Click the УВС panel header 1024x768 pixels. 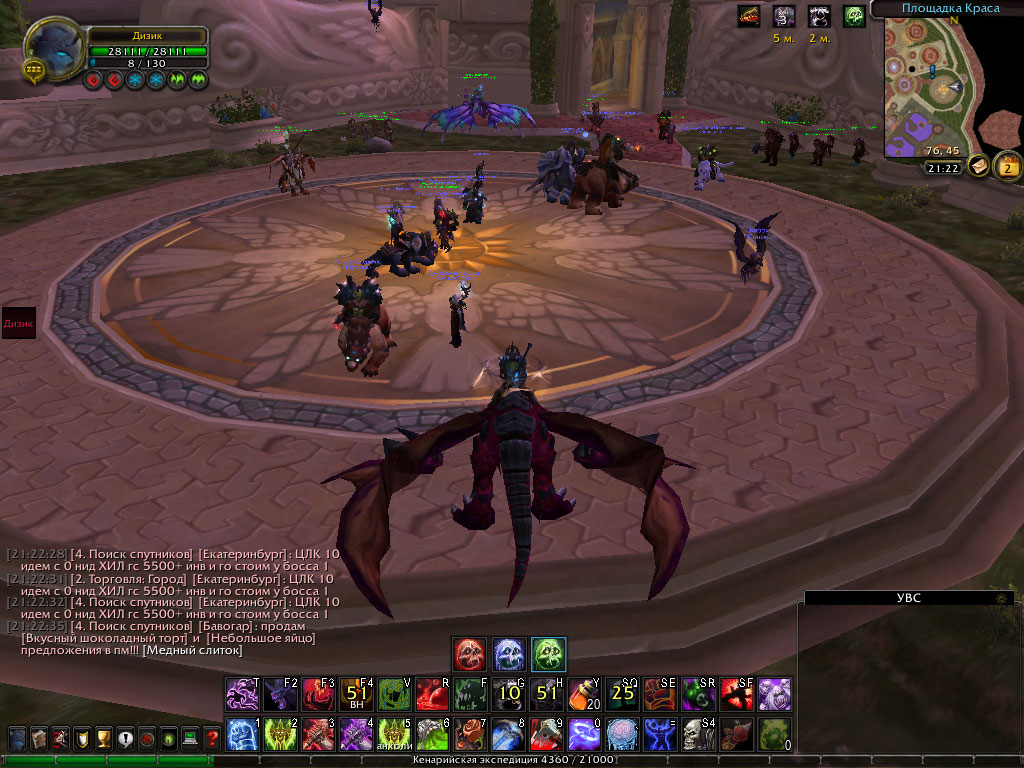coord(908,598)
